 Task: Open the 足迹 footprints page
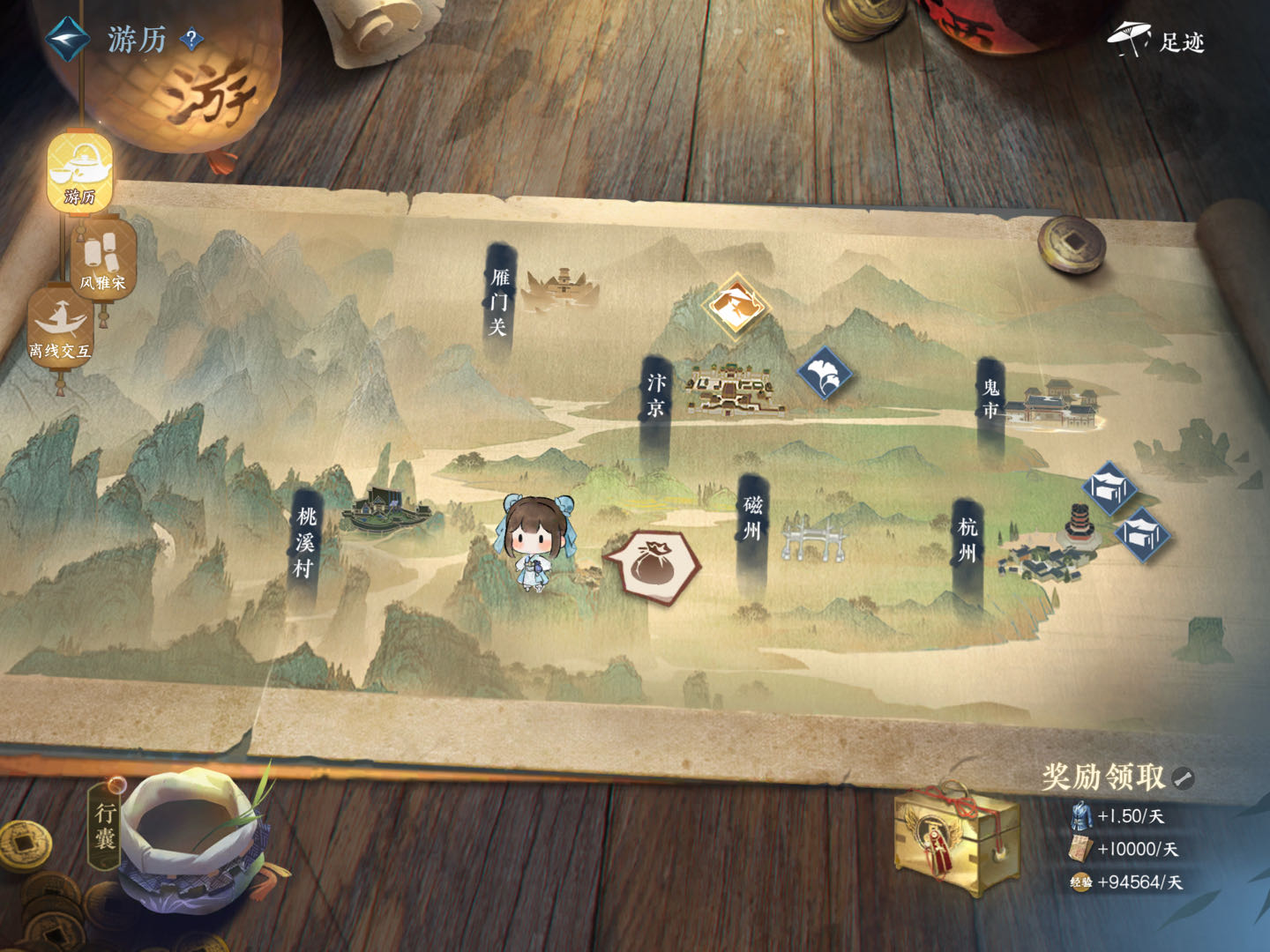coord(1157,41)
